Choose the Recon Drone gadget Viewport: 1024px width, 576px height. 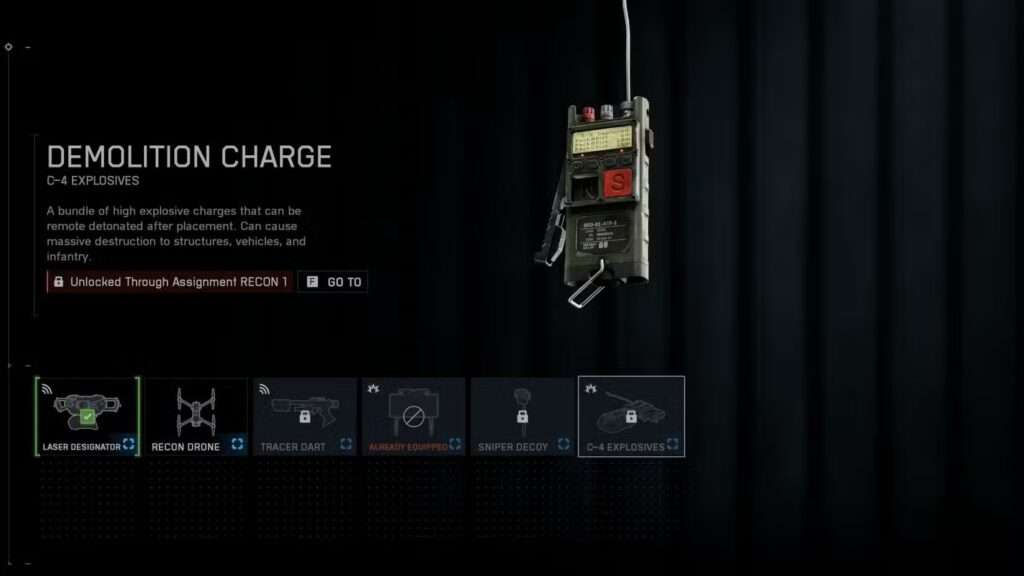pos(196,416)
